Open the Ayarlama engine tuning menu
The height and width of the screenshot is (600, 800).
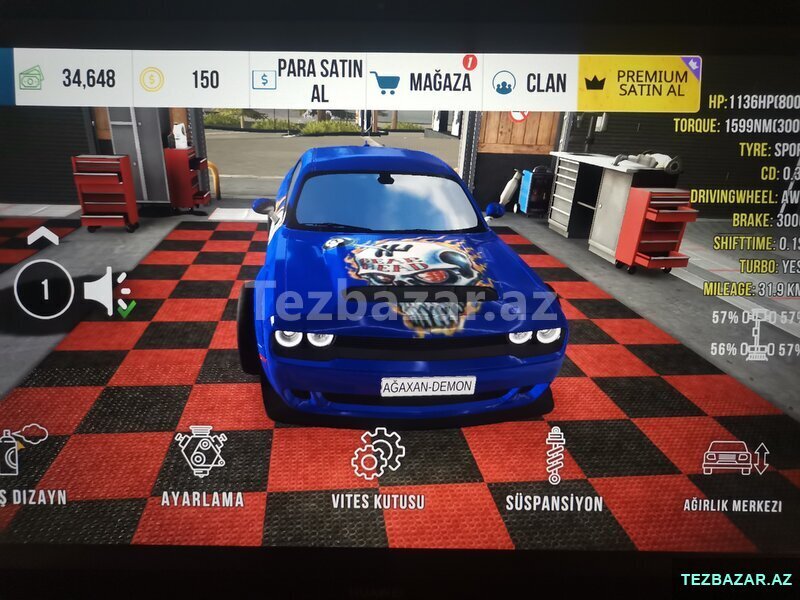click(x=202, y=465)
